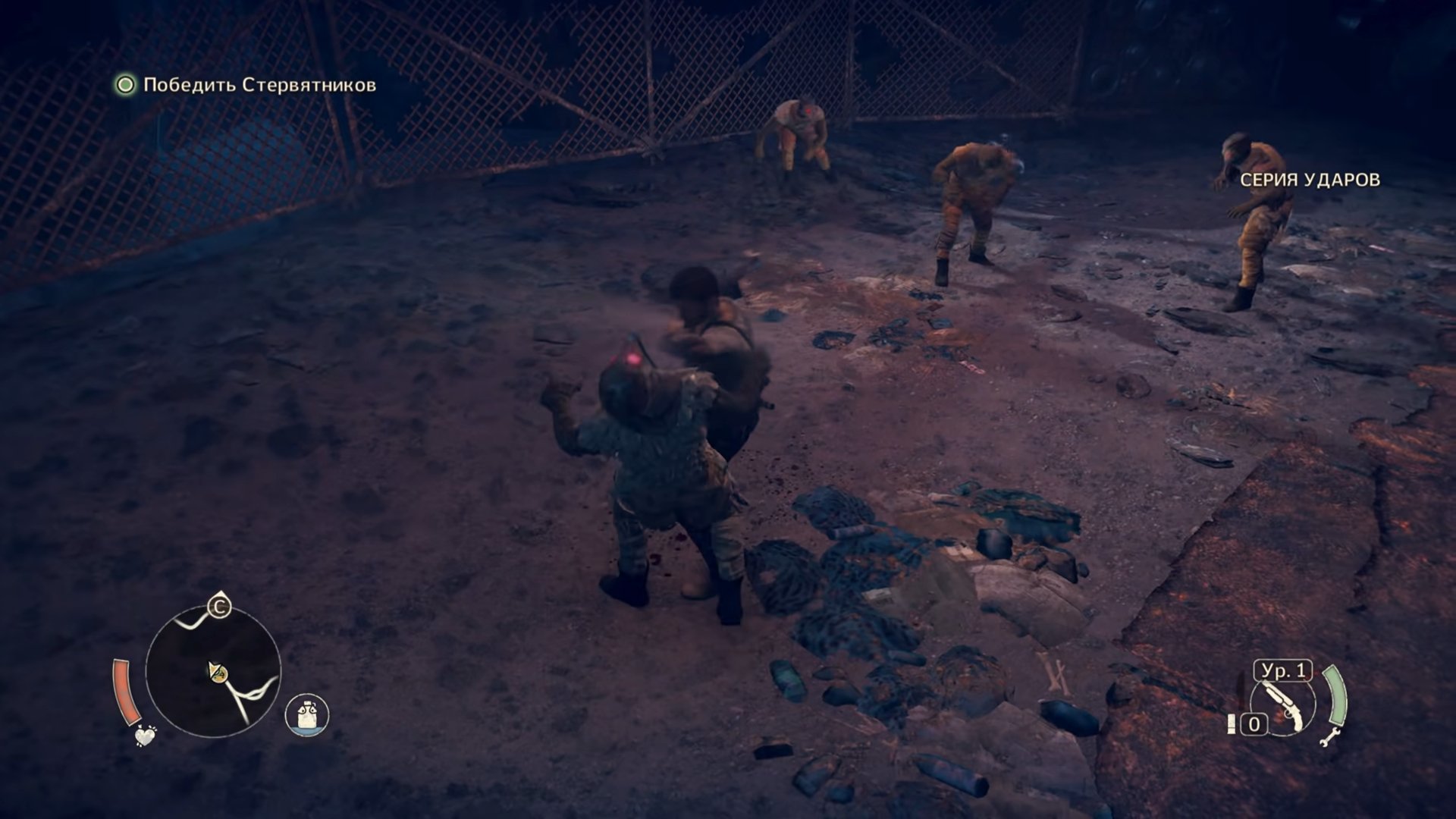Click the C marker on the minimap
The image size is (1456, 819).
[220, 607]
